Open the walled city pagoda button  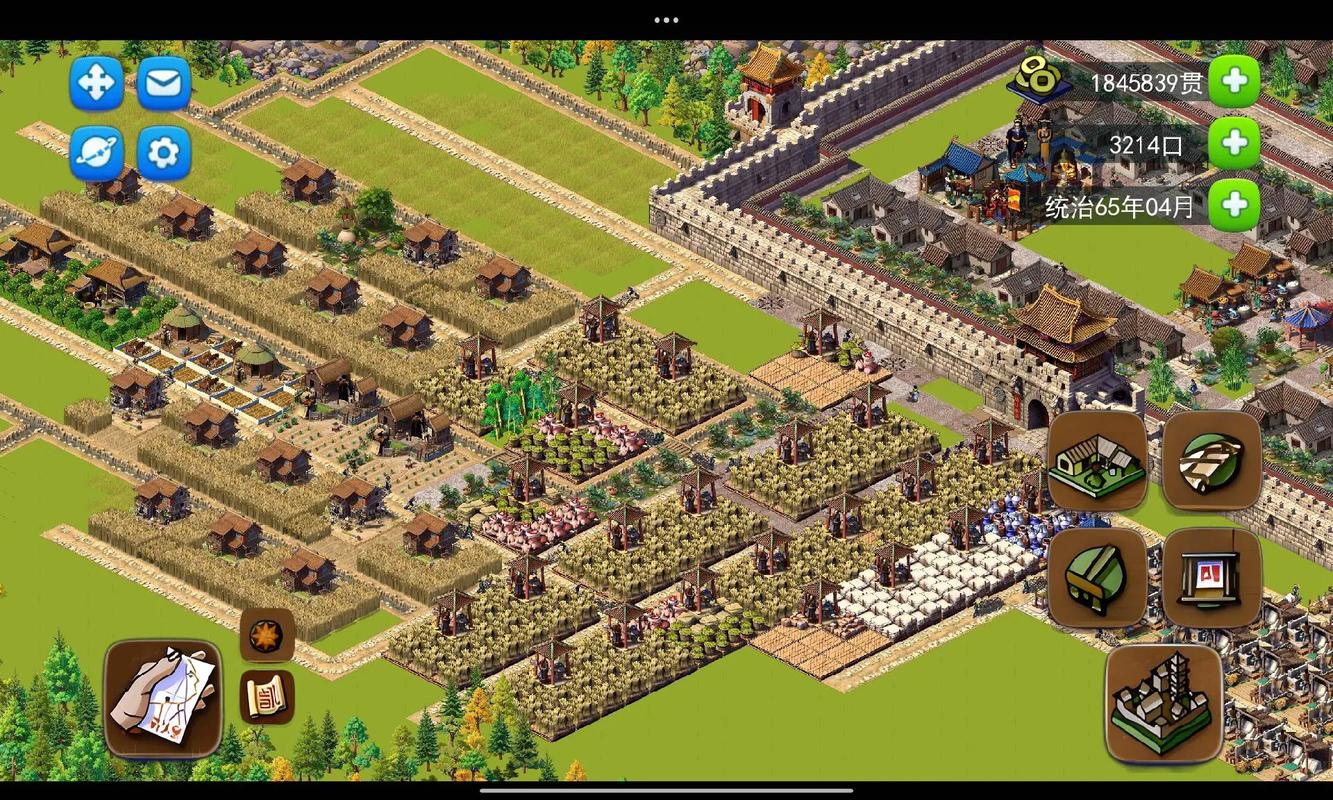[x=1164, y=703]
